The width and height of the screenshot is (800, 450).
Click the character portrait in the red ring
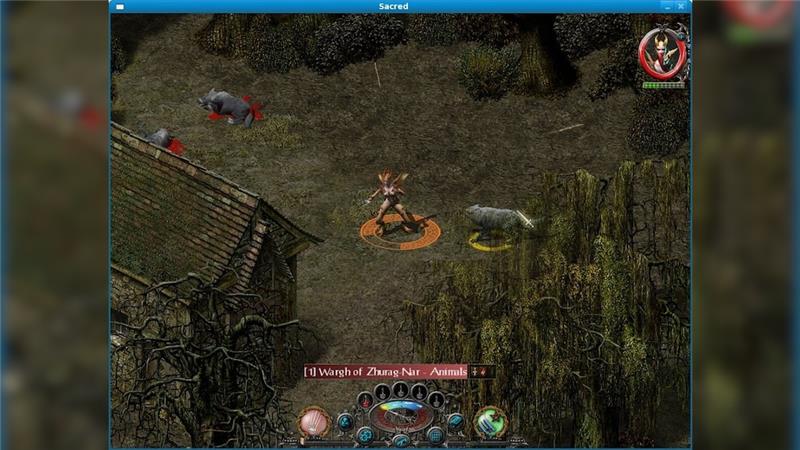point(663,53)
